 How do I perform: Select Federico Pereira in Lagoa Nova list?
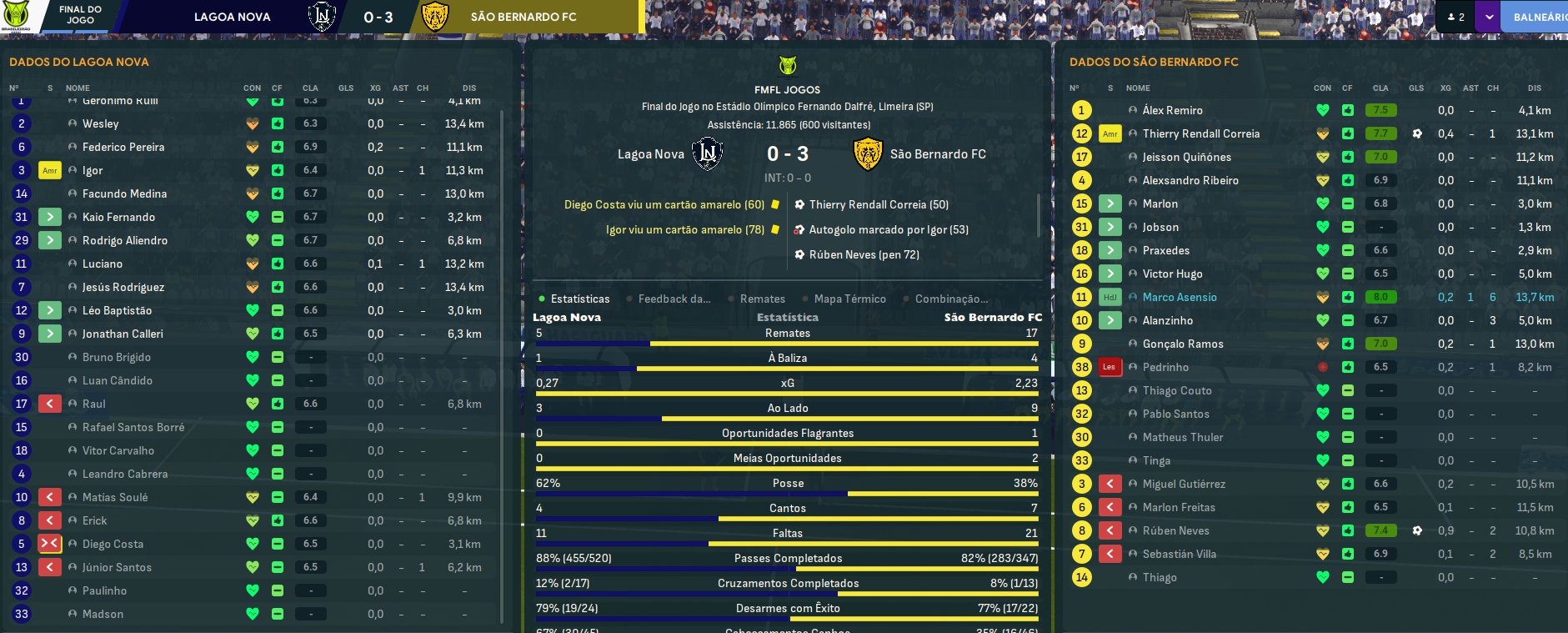(123, 147)
